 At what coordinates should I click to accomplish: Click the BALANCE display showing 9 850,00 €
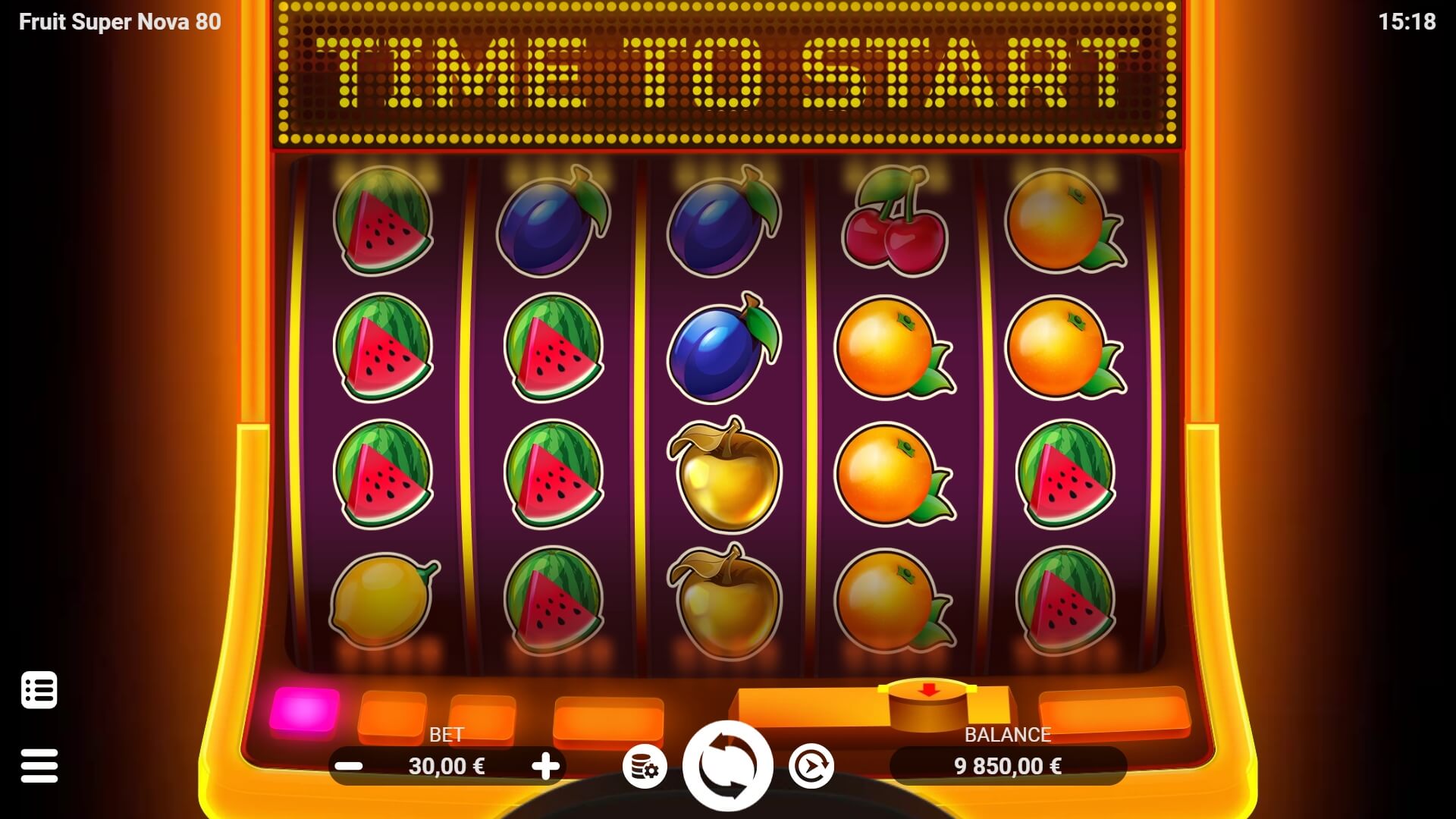[1006, 765]
